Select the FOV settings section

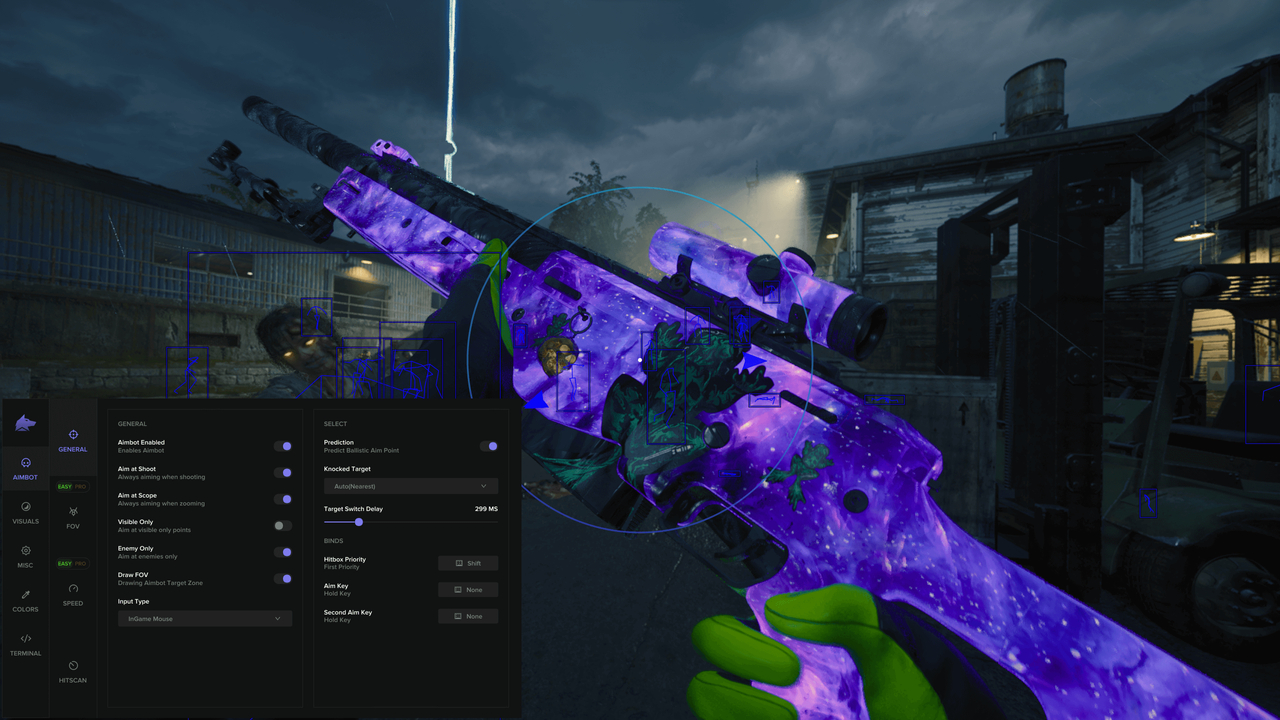click(x=73, y=517)
